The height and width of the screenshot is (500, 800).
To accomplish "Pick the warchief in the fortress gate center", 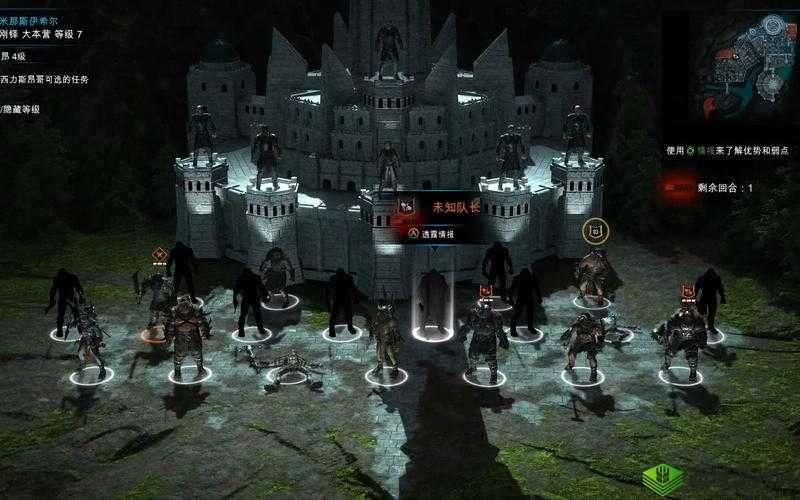I will coord(388,165).
